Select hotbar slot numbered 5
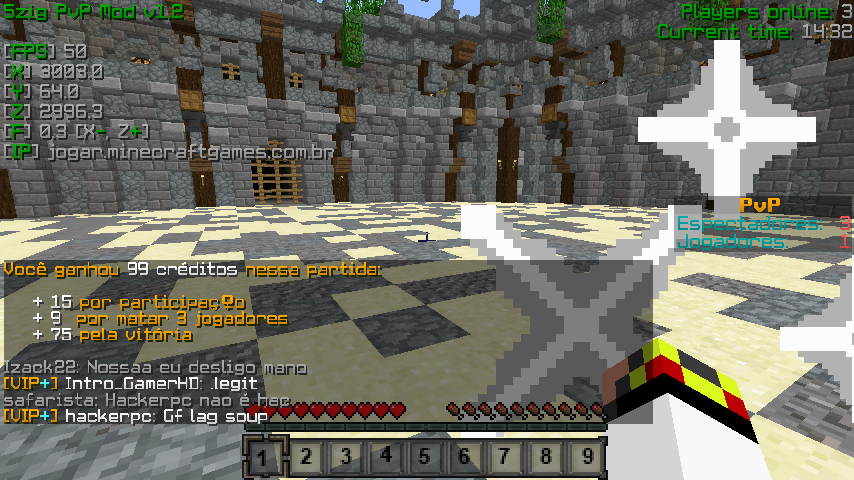The height and width of the screenshot is (480, 854). click(426, 458)
